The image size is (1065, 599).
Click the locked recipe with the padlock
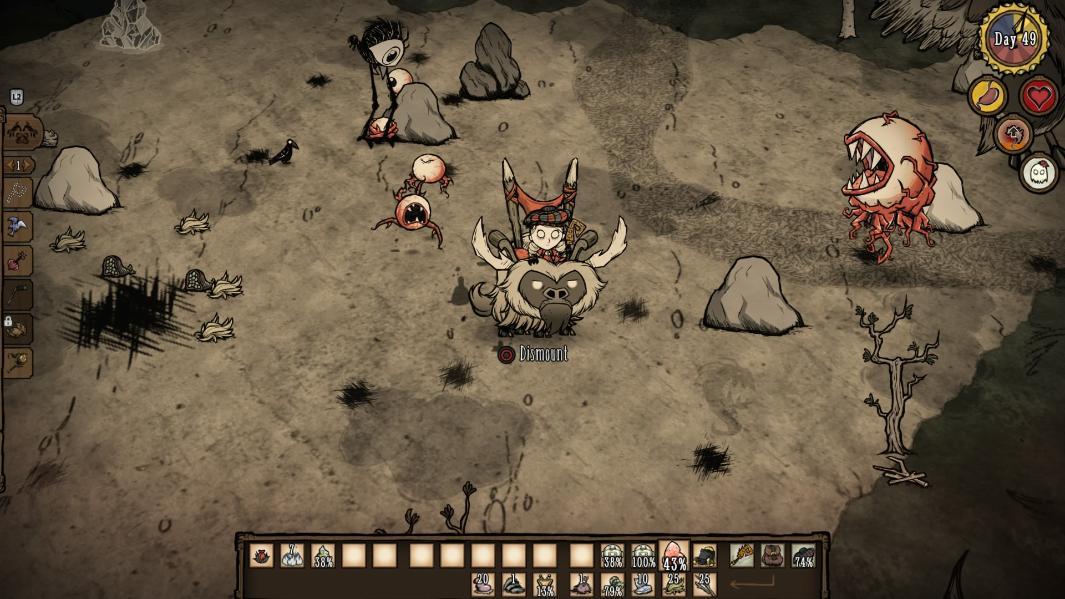(18, 329)
